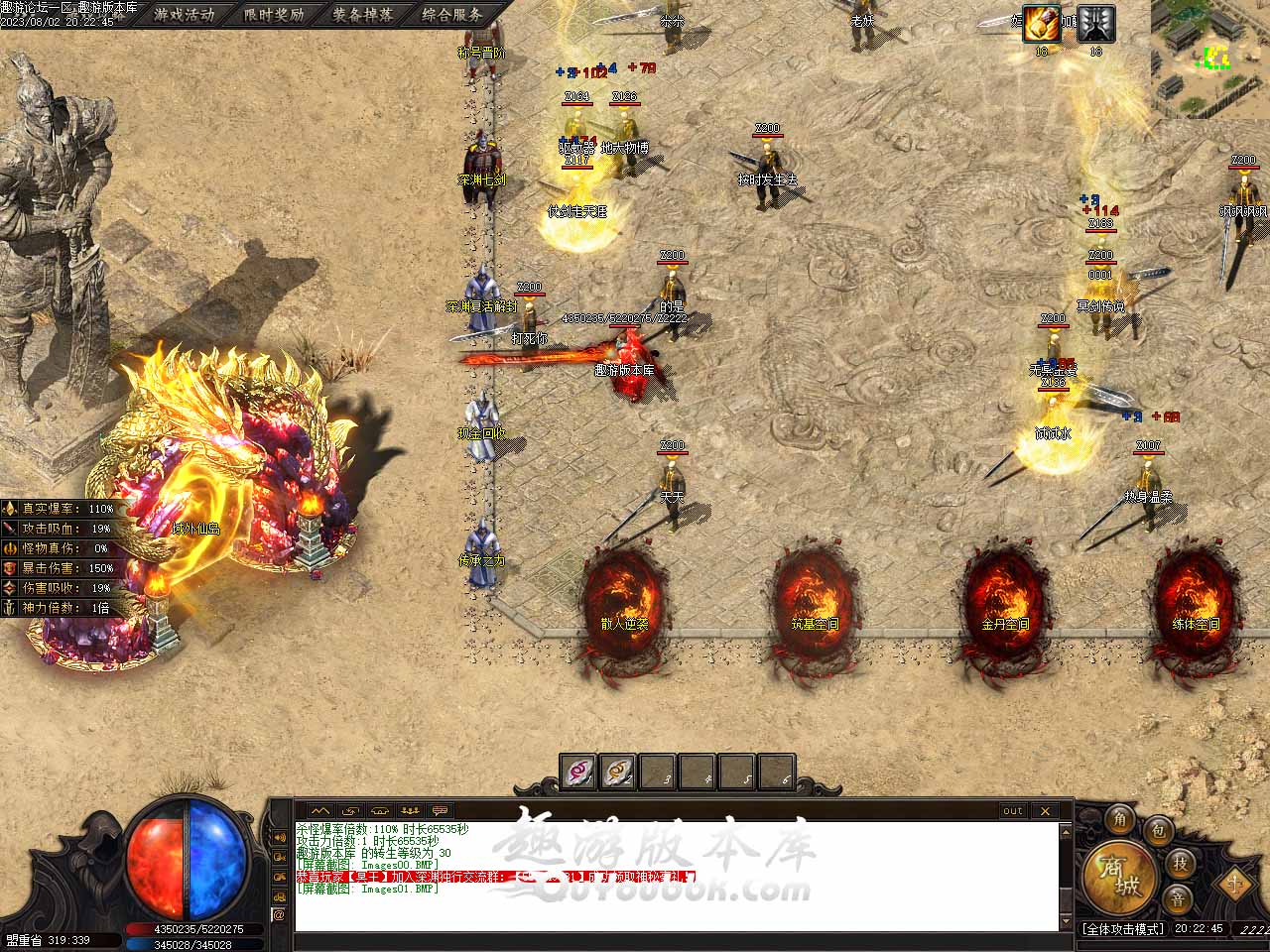This screenshot has width=1270, height=952.
Task: Toggle the sound (音) button
Action: 1178,898
